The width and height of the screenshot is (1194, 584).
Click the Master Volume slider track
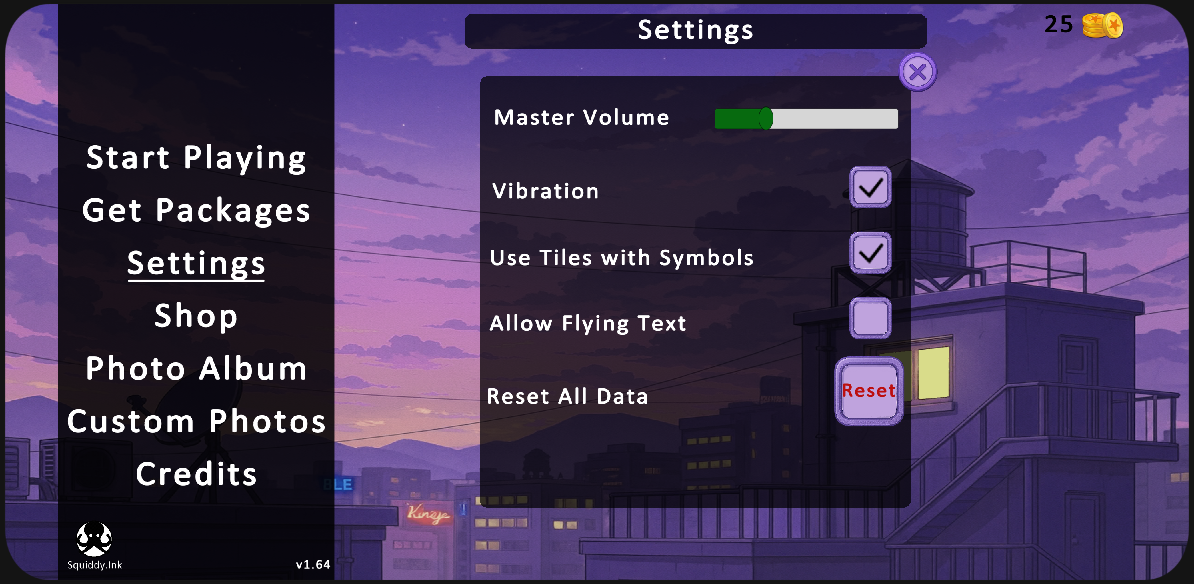pos(806,119)
